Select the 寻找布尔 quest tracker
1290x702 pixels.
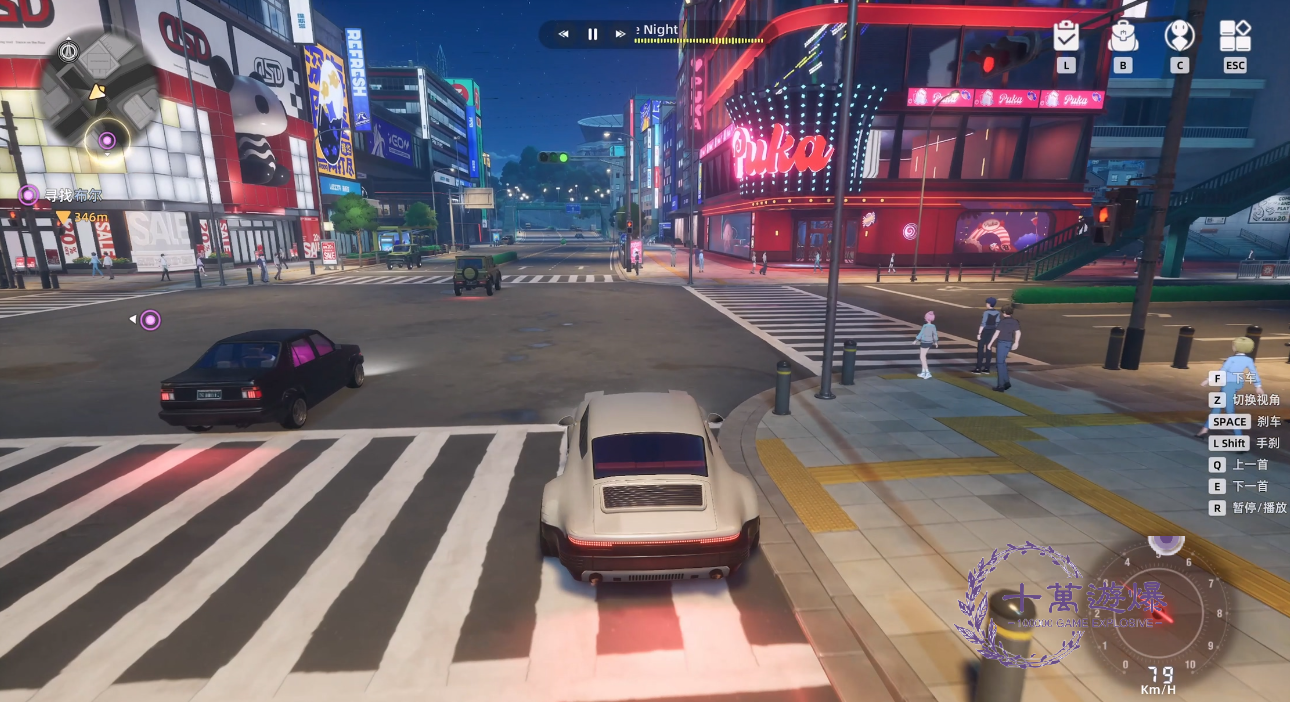pyautogui.click(x=63, y=194)
